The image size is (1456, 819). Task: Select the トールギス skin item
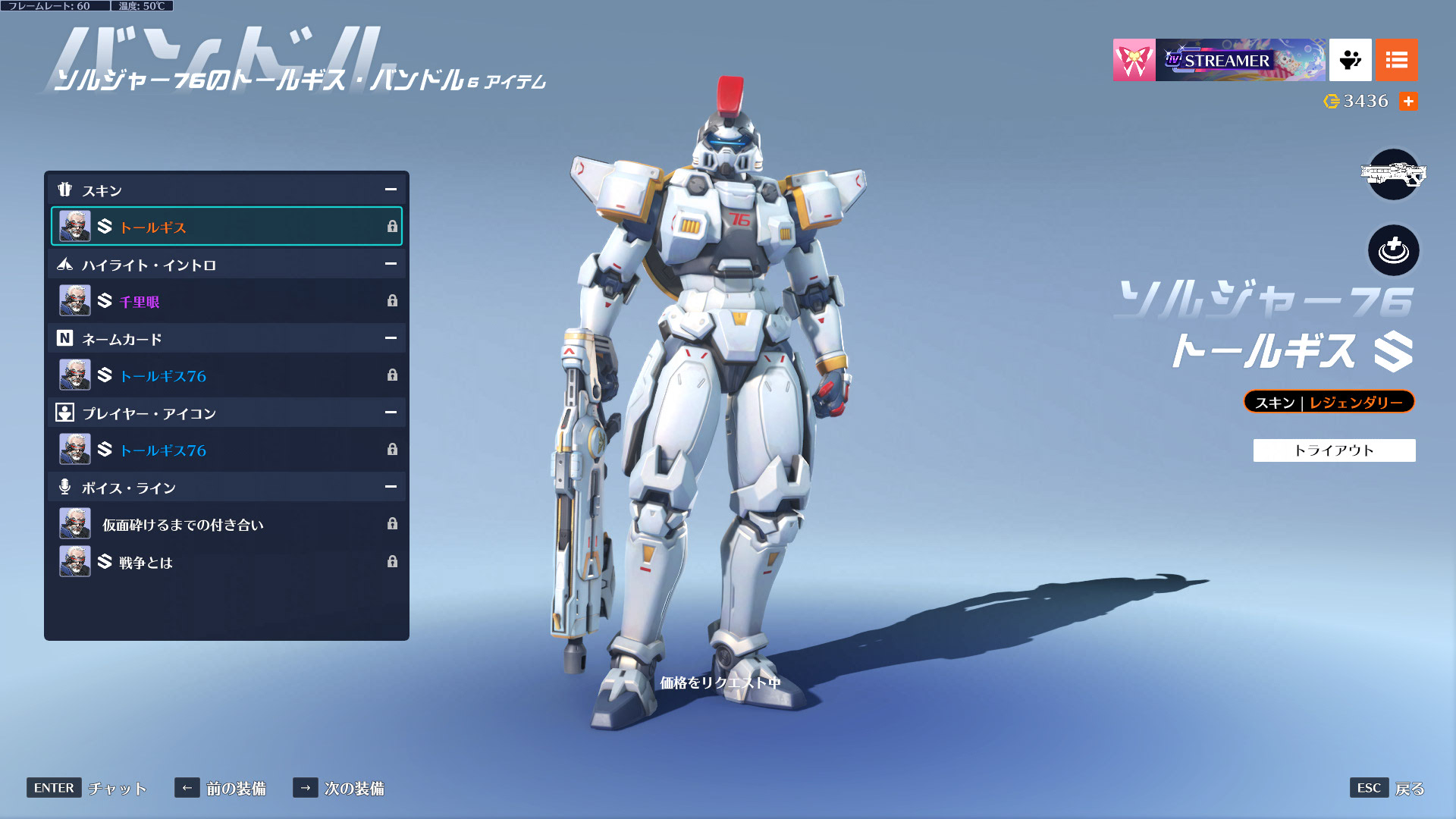coord(226,227)
